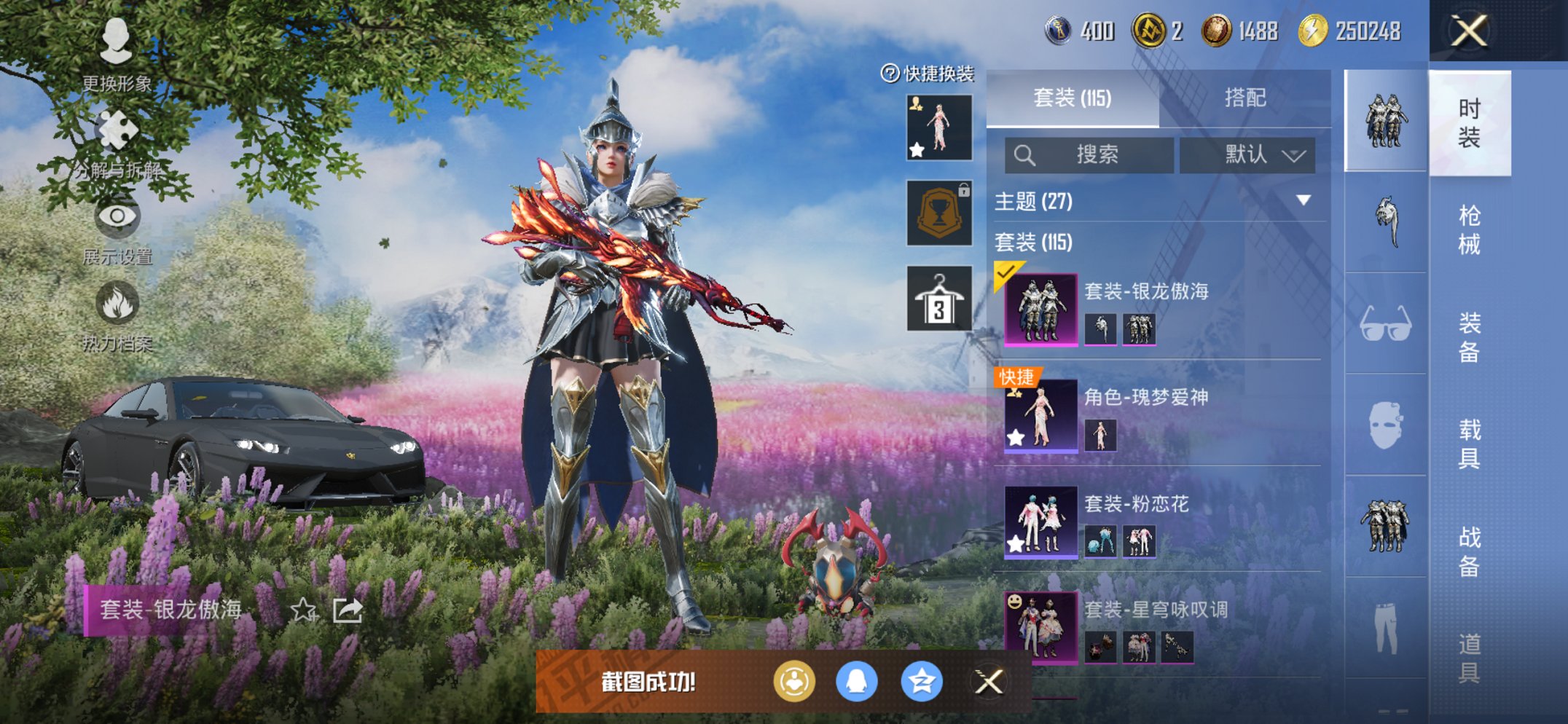The width and height of the screenshot is (1568, 724).
Task: Open the hanger wardrobe preset 3 slot
Action: click(x=939, y=299)
